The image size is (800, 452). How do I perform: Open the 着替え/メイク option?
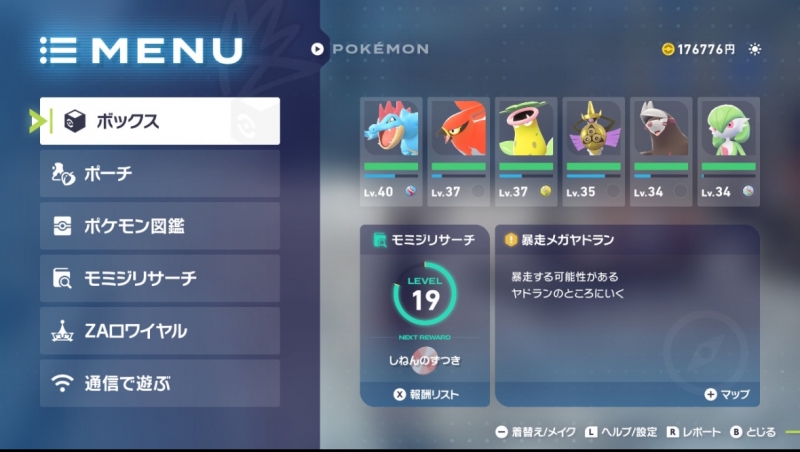point(535,432)
